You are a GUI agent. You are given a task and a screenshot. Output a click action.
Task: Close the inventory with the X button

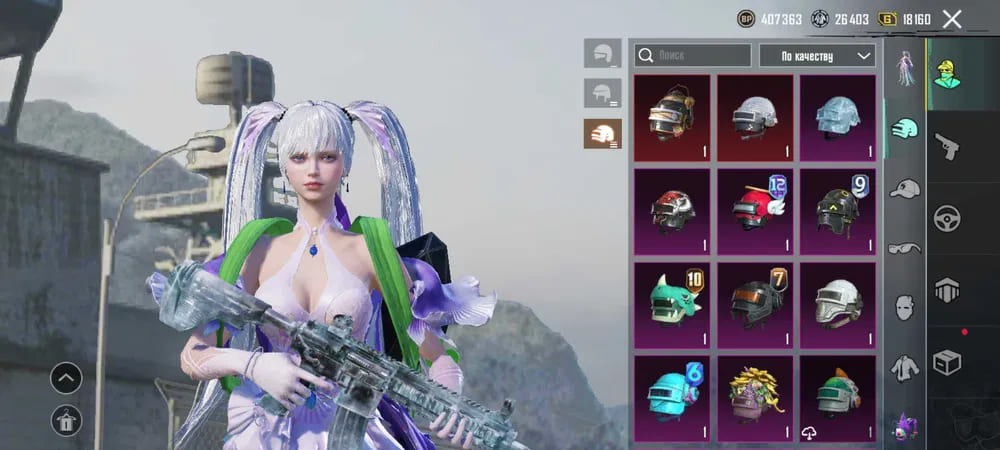coord(952,19)
